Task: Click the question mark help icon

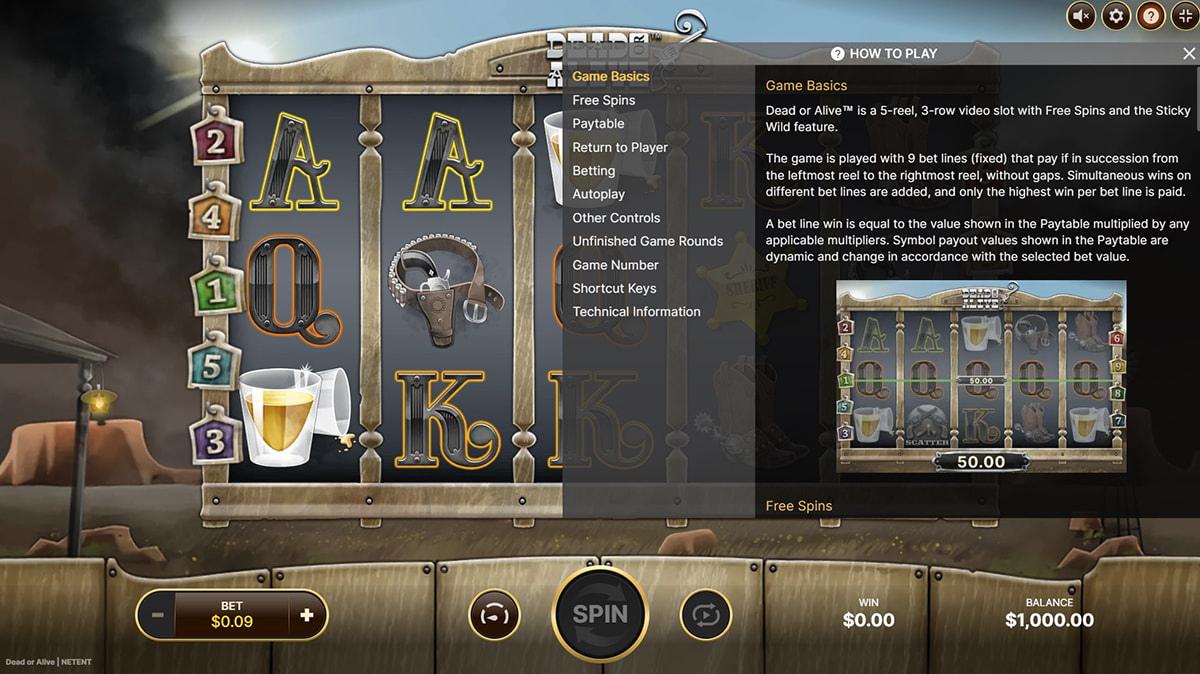Action: click(x=1151, y=16)
